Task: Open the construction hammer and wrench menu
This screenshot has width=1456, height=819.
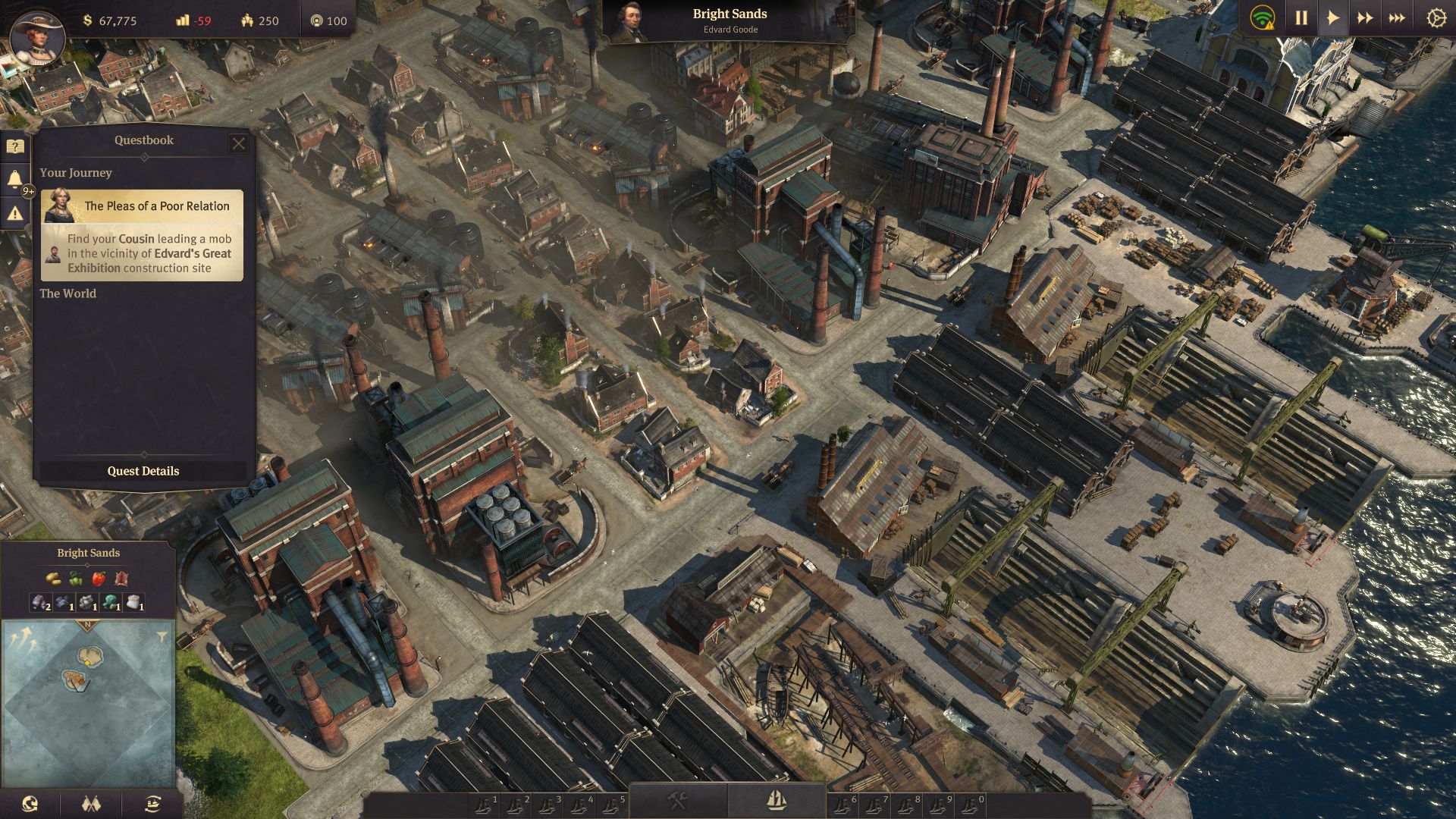Action: tap(677, 800)
